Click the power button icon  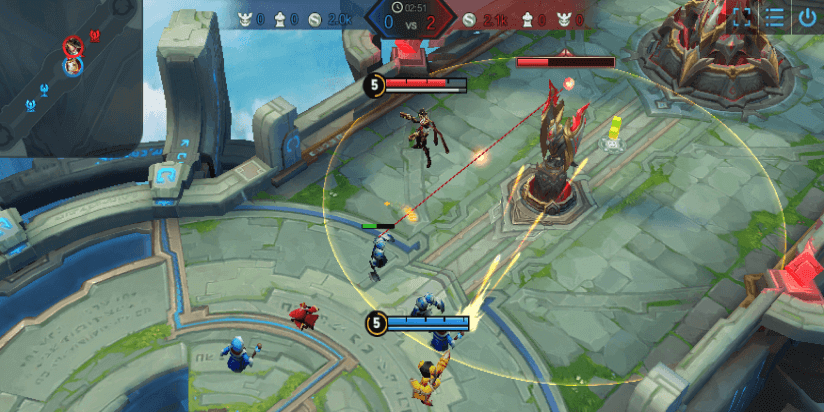[807, 17]
